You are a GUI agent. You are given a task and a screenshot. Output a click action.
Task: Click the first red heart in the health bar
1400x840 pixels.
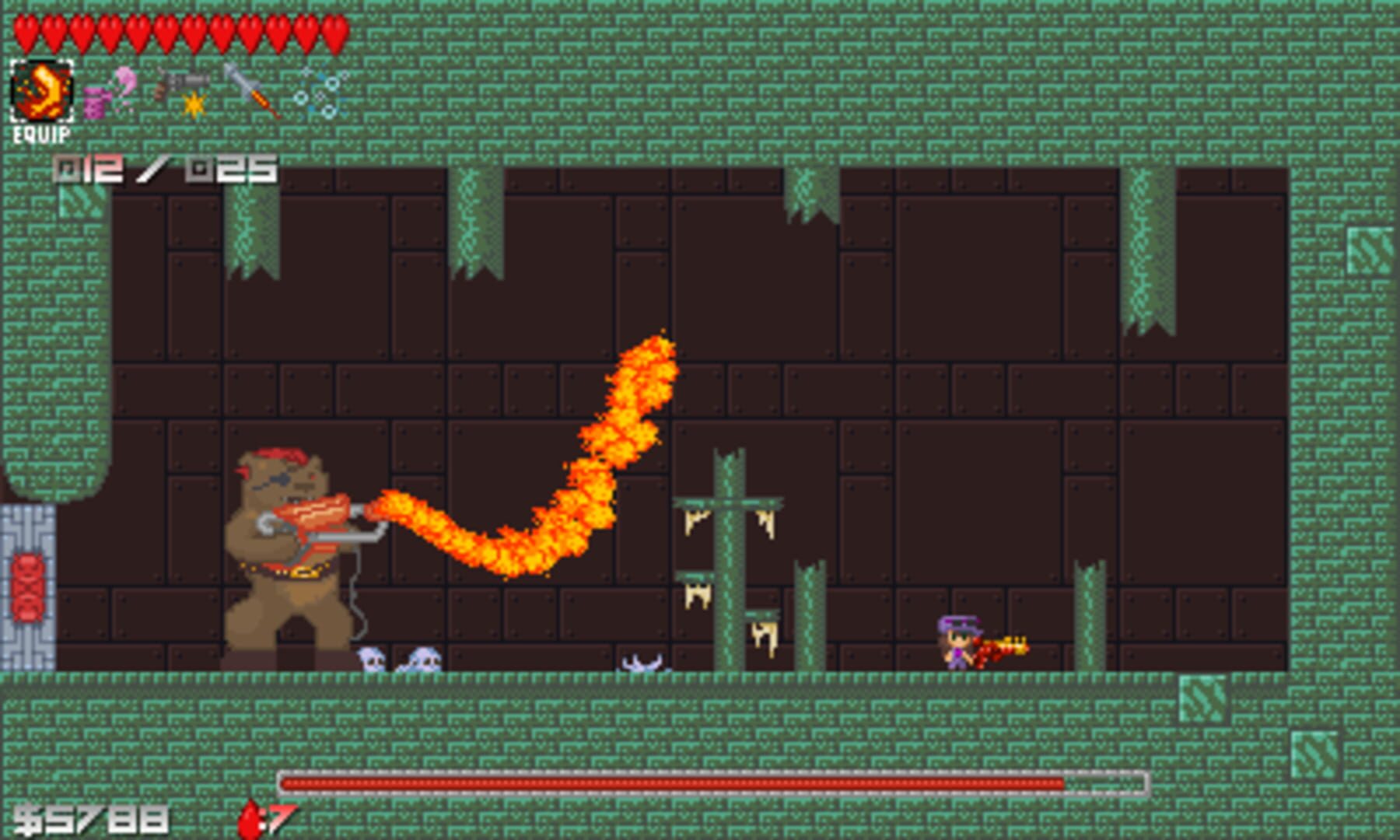[25, 27]
